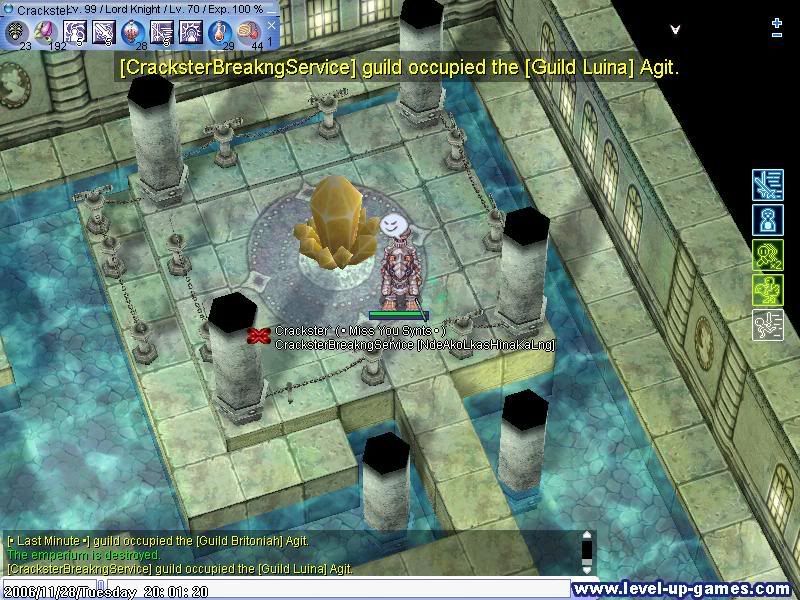Visit the www.level-up-games.com link
The height and width of the screenshot is (600, 800).
tap(682, 590)
